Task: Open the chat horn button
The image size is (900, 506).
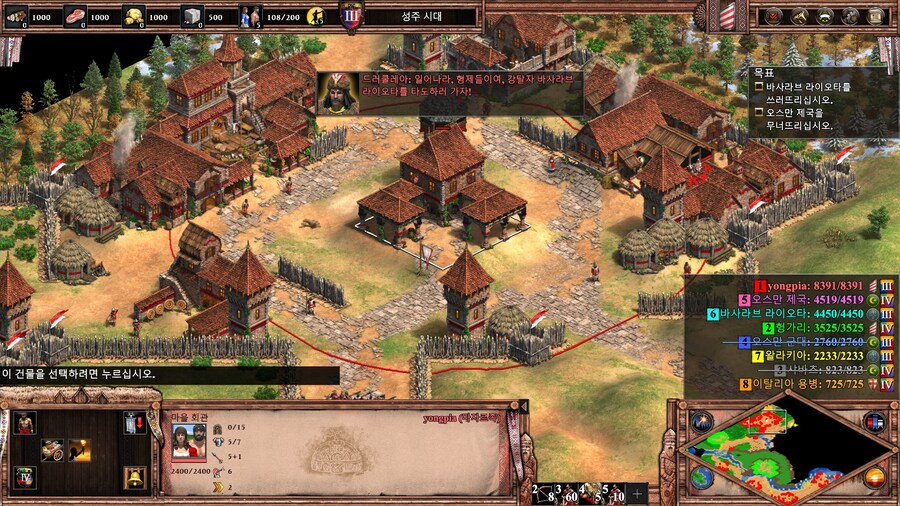Action: pos(851,16)
